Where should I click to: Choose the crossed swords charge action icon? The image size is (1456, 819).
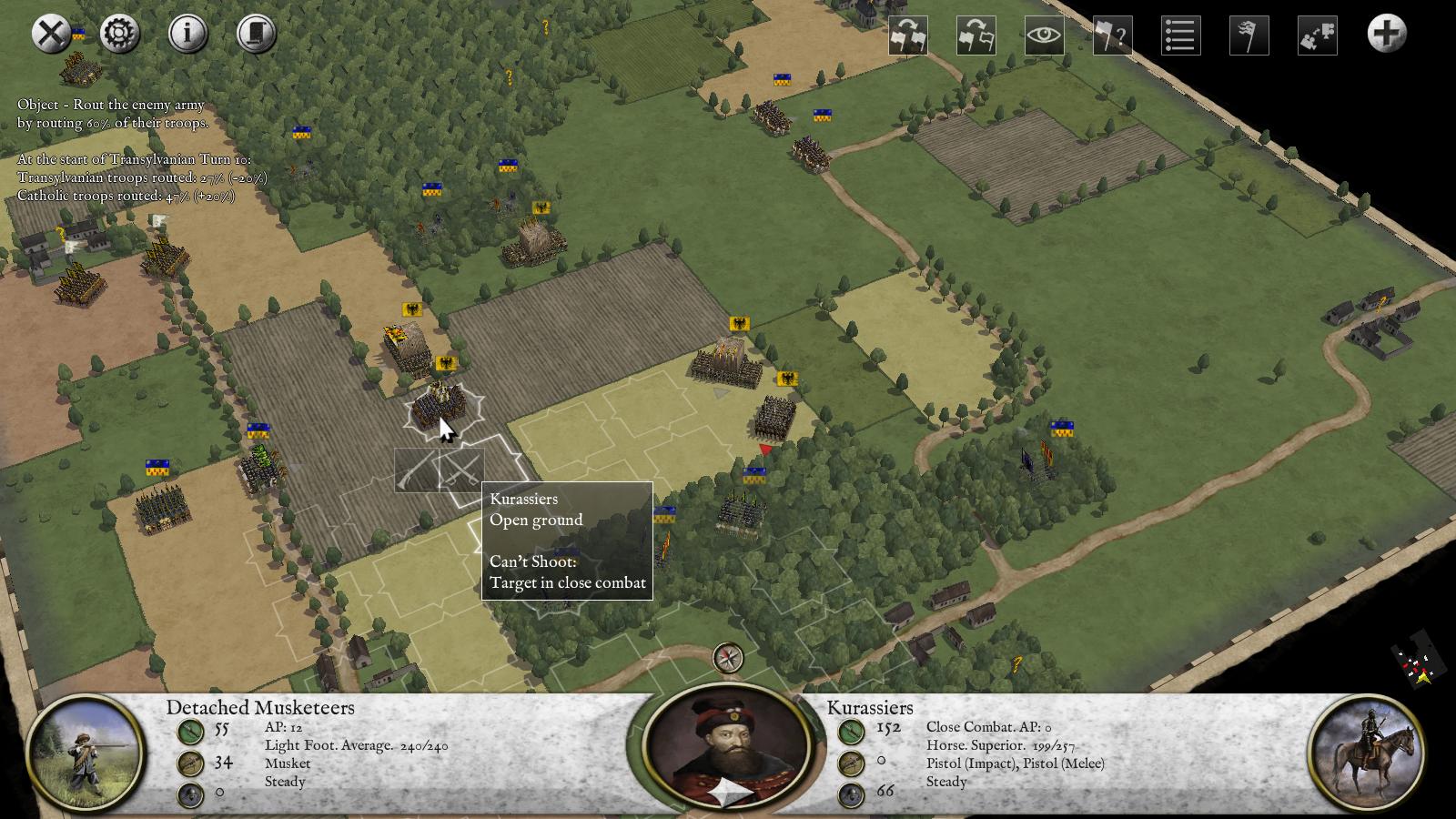point(461,470)
